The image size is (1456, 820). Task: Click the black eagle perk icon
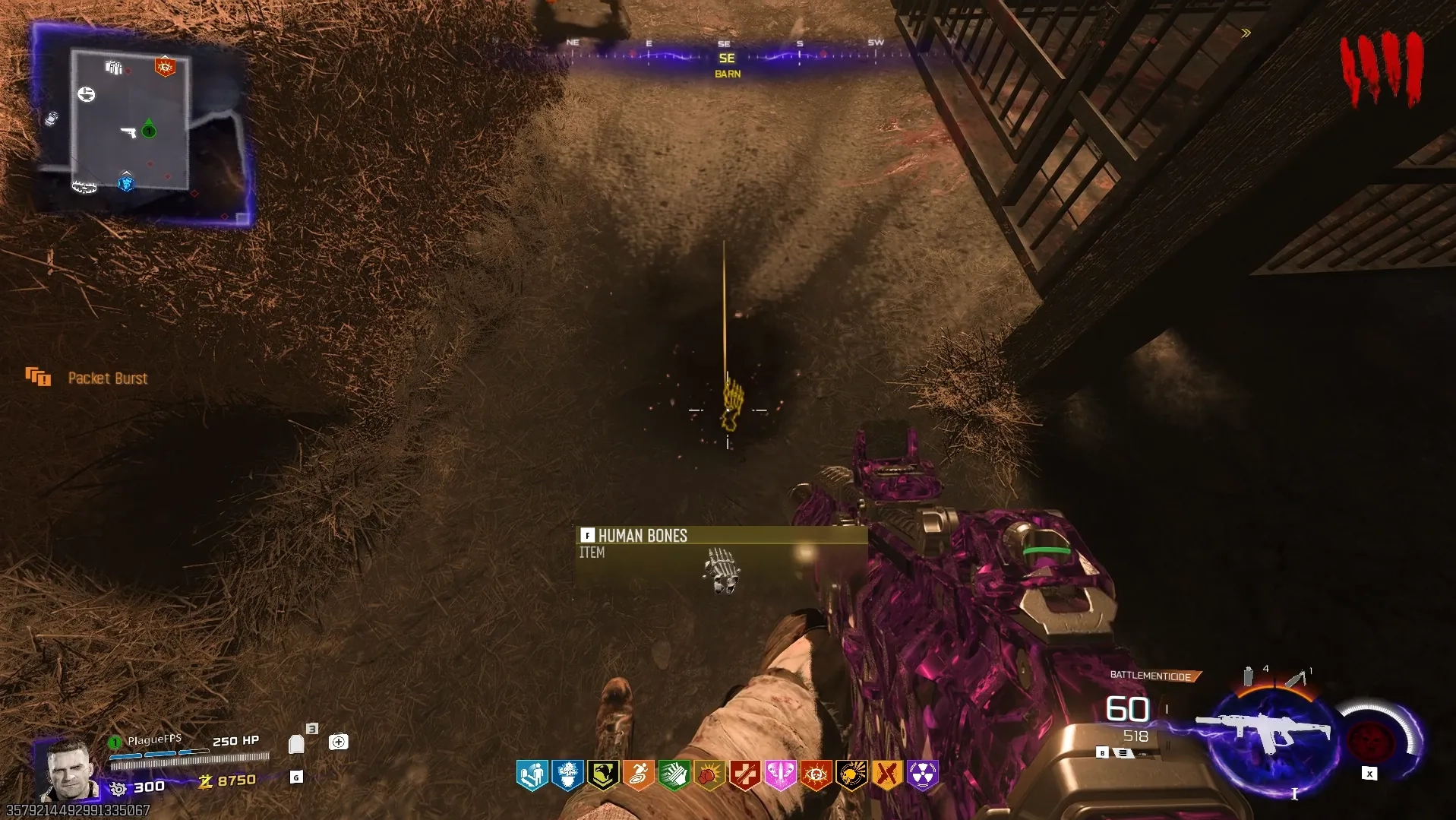click(x=603, y=775)
